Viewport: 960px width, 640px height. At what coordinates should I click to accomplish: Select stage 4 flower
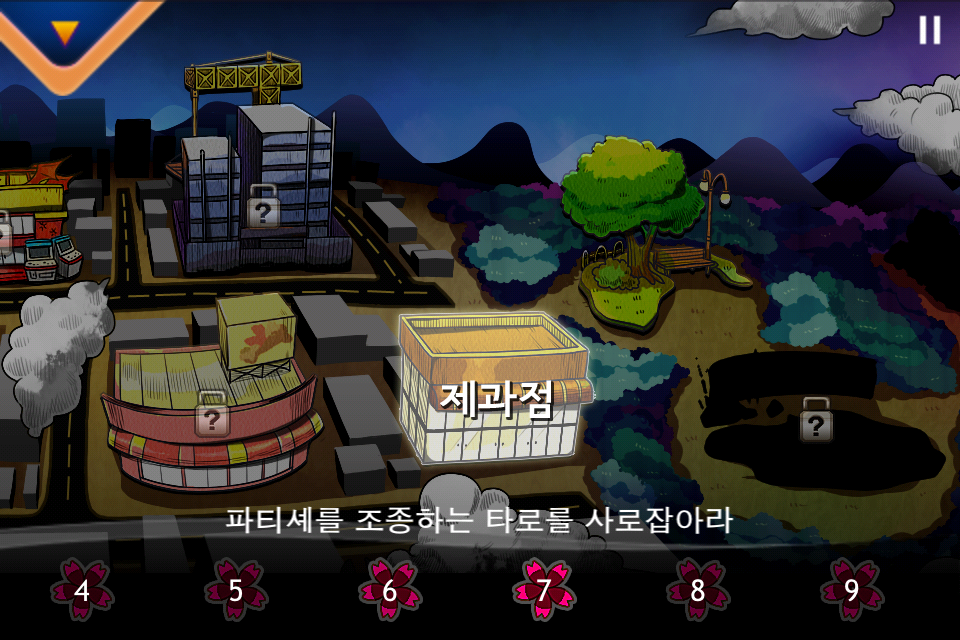pyautogui.click(x=82, y=590)
